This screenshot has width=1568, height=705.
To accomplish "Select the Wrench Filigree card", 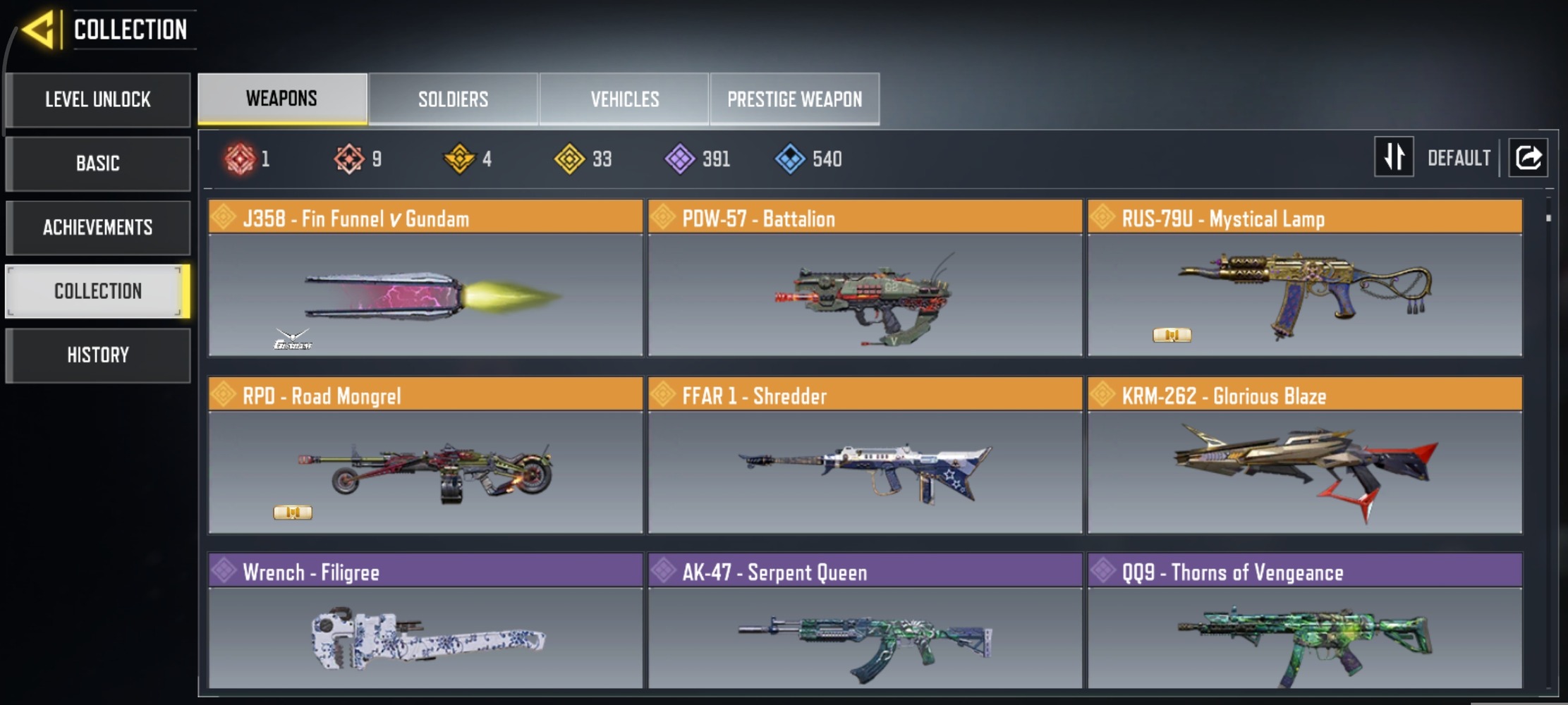I will click(x=425, y=622).
